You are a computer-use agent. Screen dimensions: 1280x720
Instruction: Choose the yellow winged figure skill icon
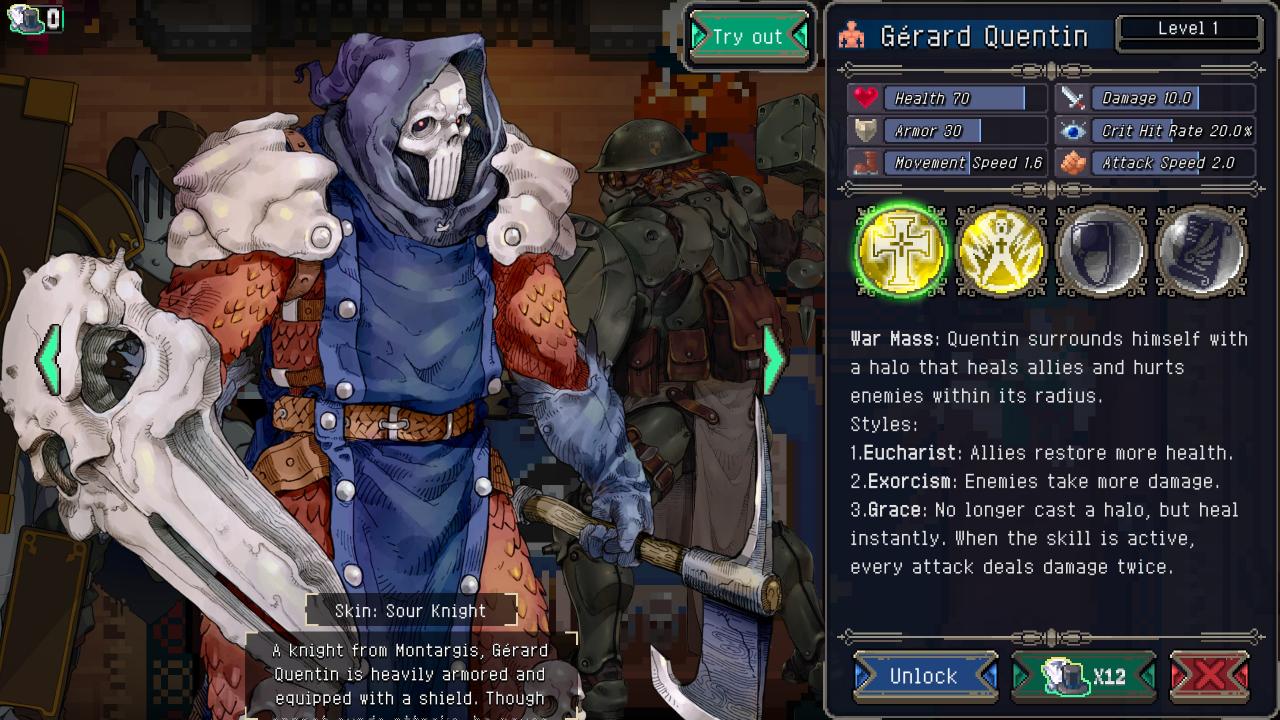tap(1001, 251)
